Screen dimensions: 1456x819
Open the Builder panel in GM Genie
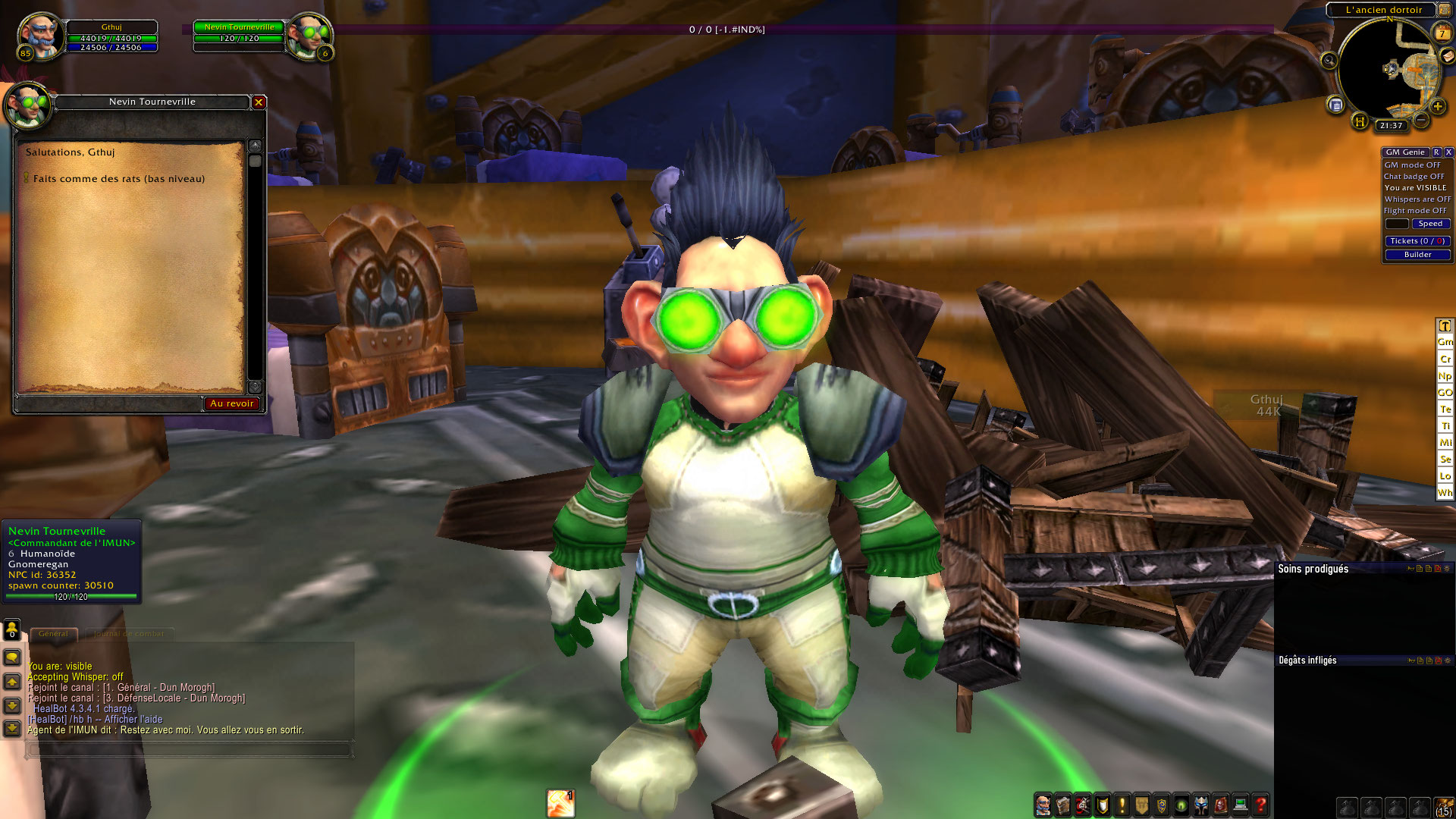point(1417,255)
